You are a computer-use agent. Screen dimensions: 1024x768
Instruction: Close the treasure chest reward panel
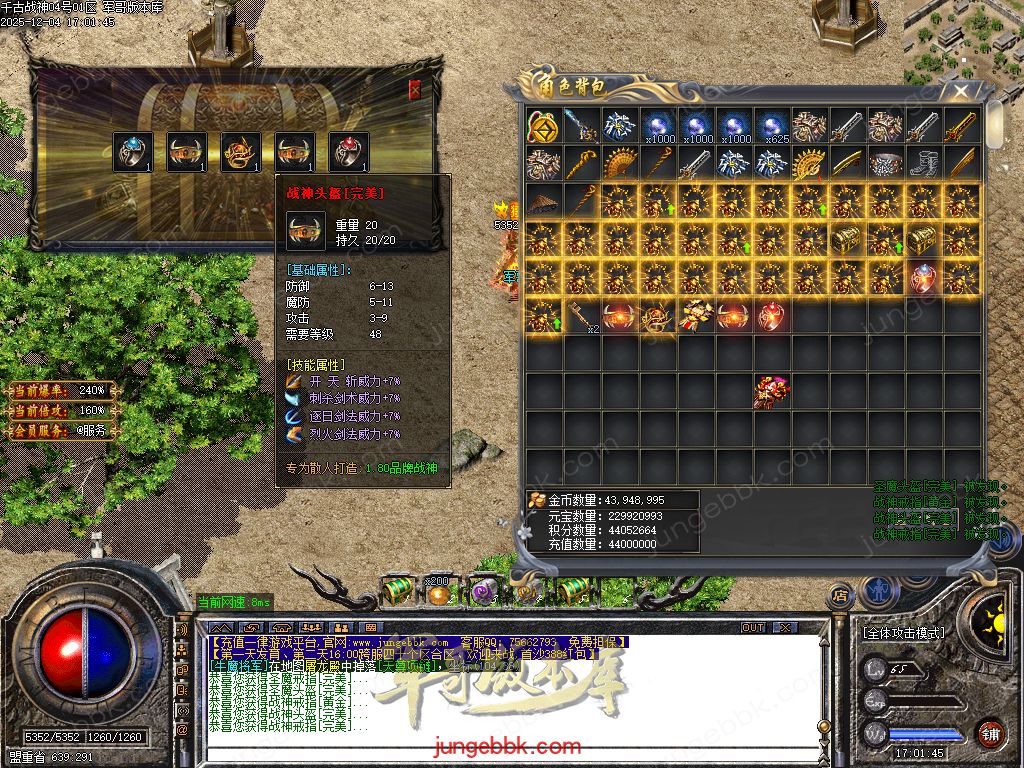tap(415, 90)
